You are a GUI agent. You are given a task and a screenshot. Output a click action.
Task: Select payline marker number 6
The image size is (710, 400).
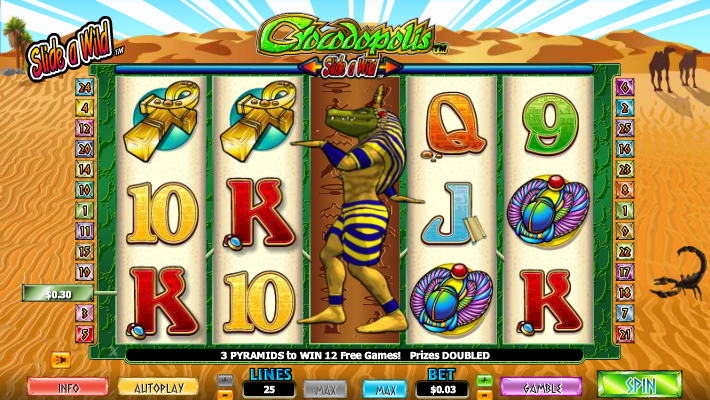coord(625,86)
